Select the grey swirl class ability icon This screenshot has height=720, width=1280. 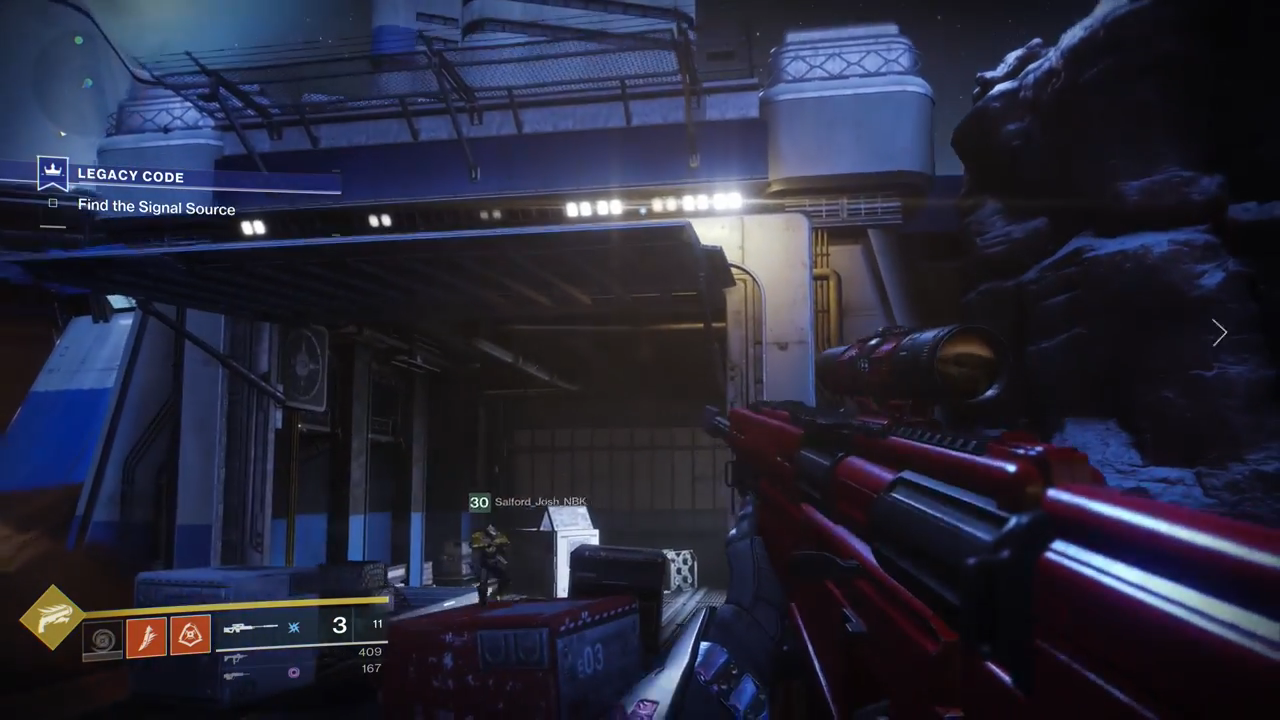coord(102,638)
